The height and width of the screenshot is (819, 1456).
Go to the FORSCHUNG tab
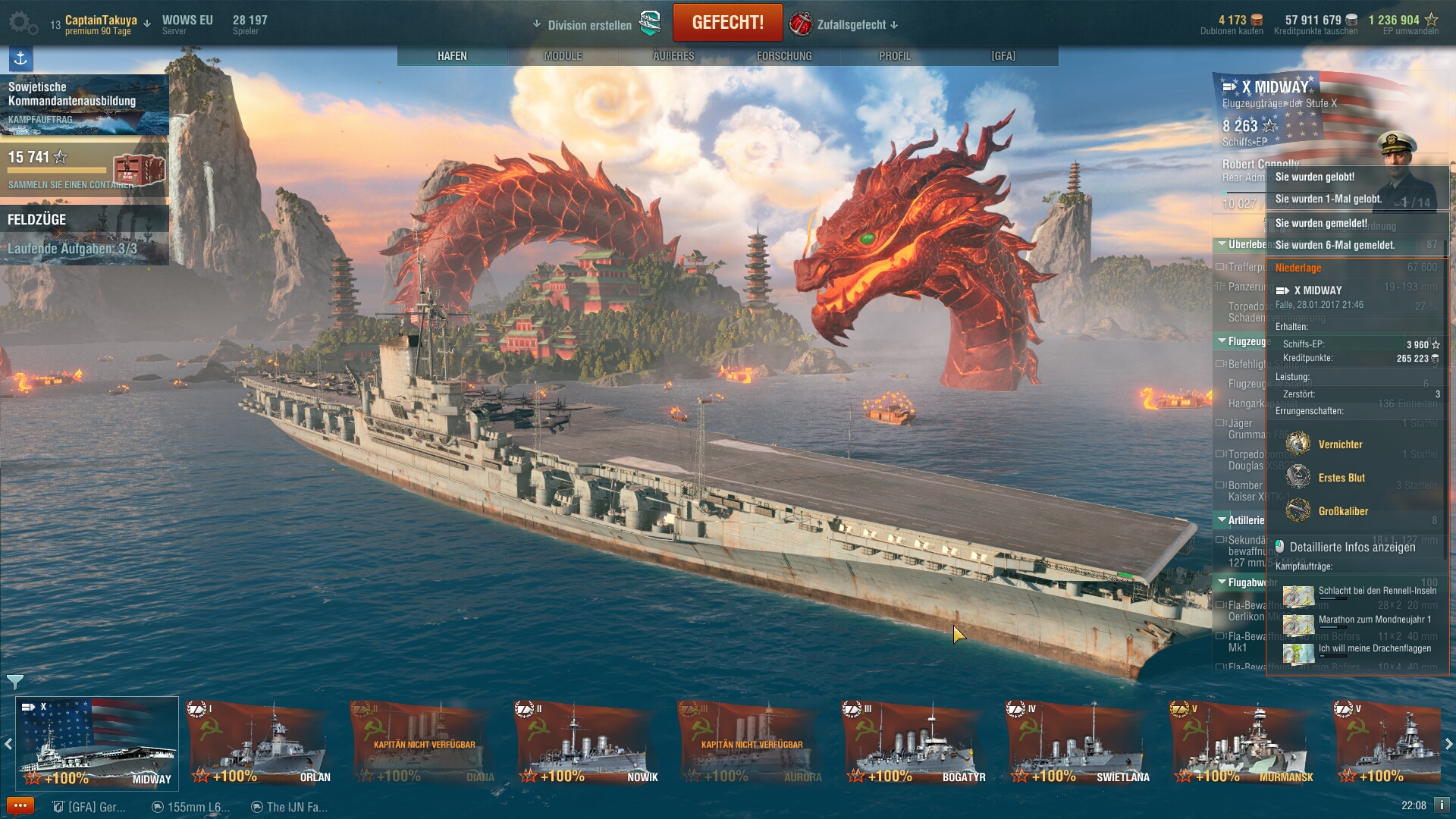pyautogui.click(x=784, y=56)
